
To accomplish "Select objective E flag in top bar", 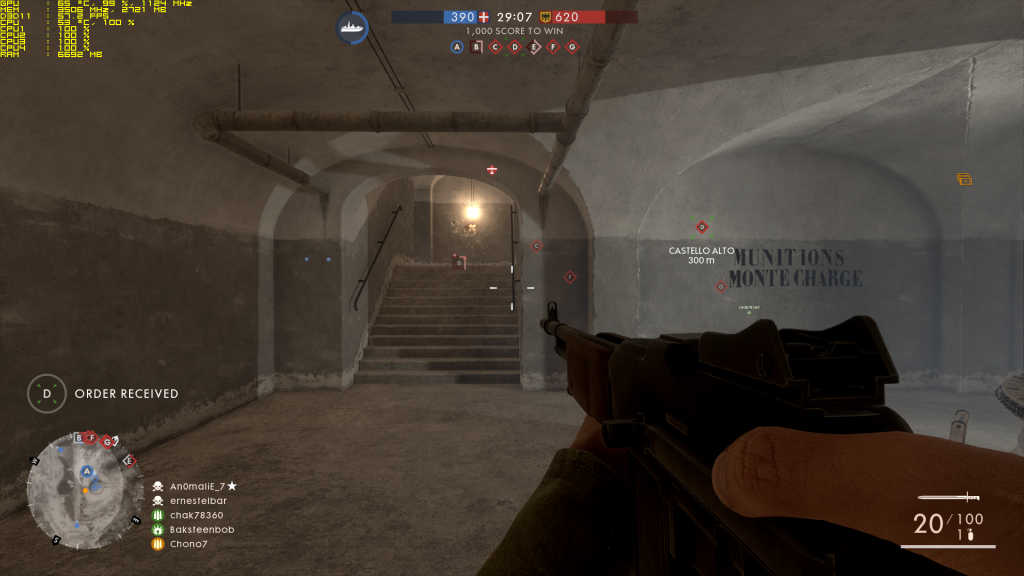I will (534, 46).
